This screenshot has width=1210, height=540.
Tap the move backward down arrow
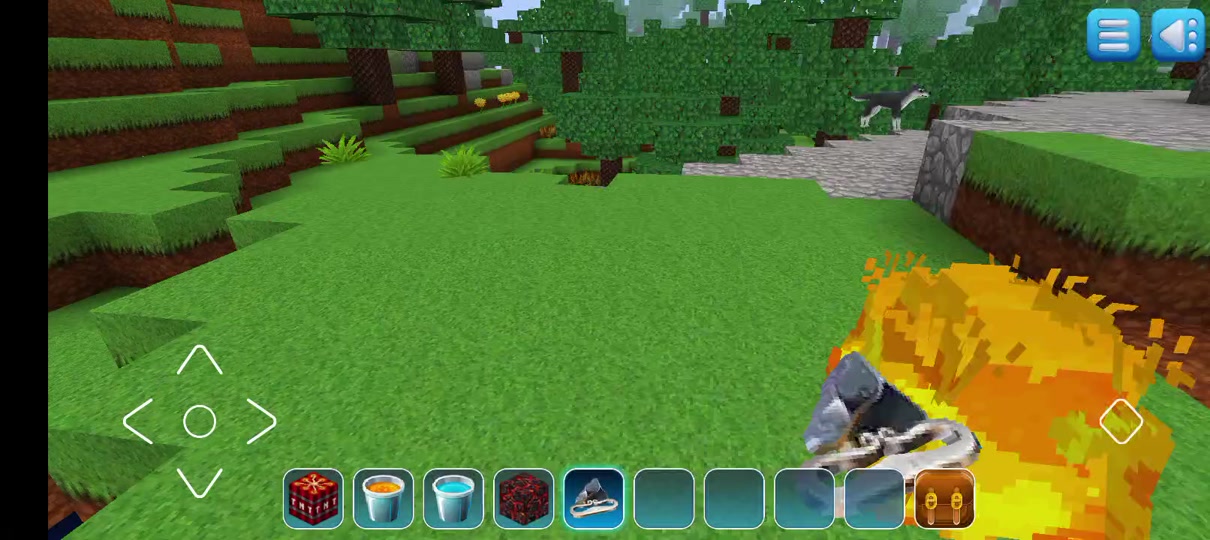[199, 483]
